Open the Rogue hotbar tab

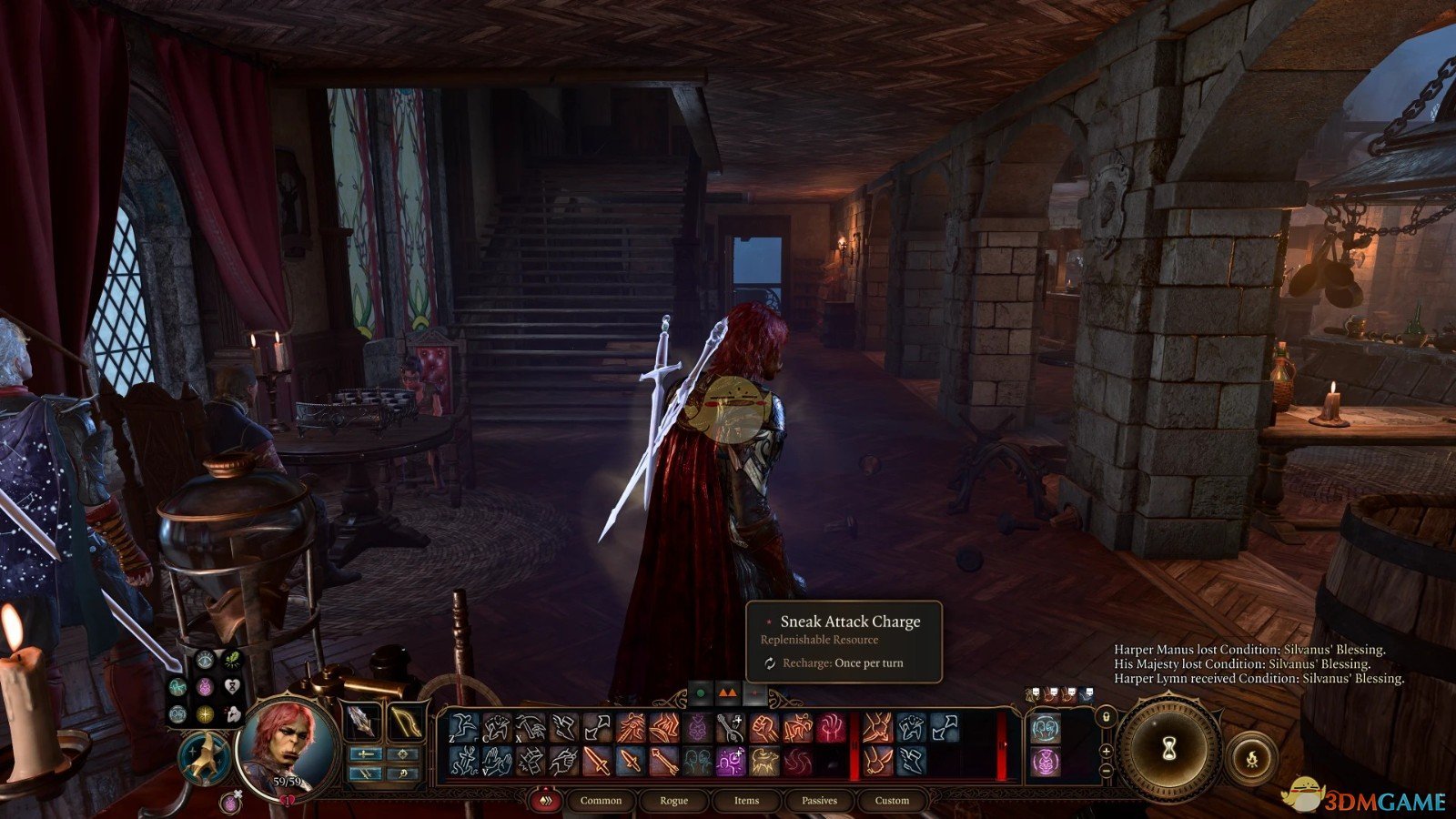coord(673,800)
